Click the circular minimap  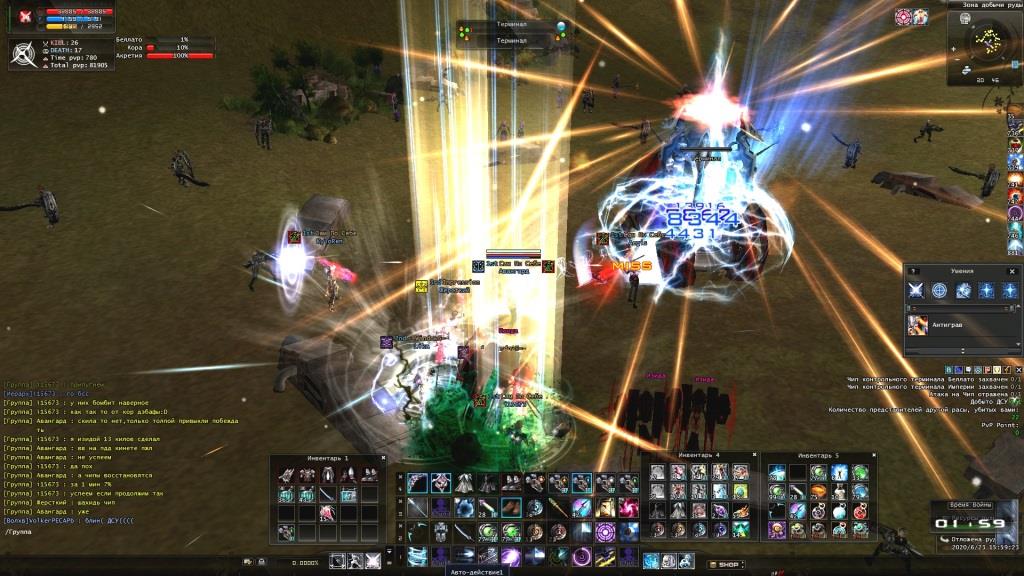[987, 41]
